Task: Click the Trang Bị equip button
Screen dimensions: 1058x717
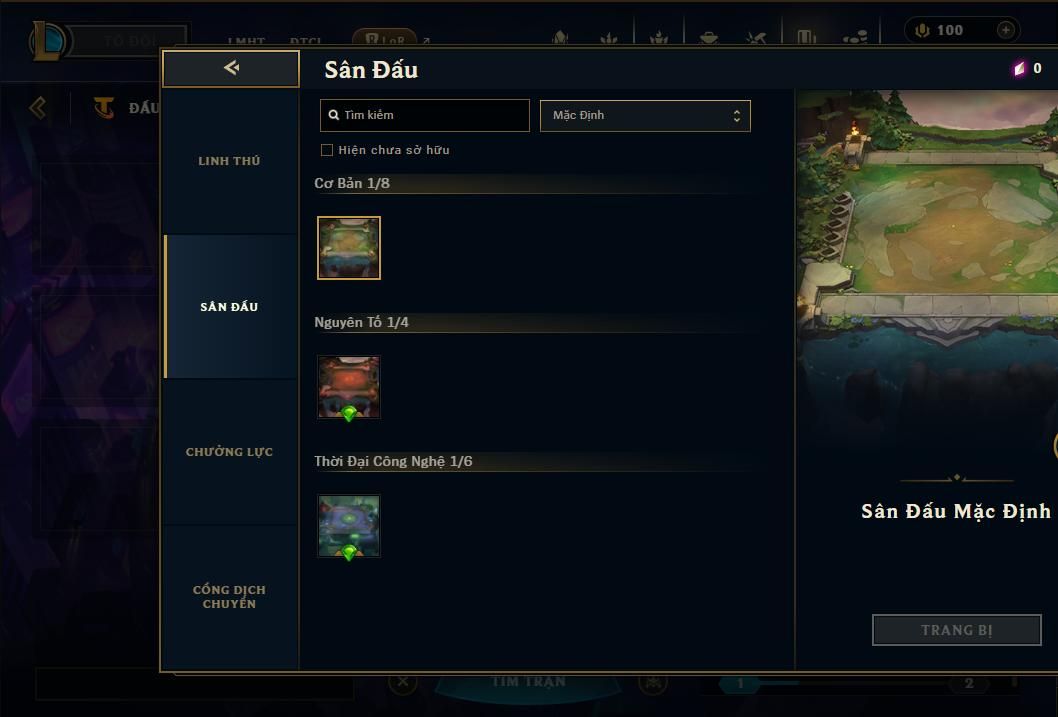Action: [956, 630]
